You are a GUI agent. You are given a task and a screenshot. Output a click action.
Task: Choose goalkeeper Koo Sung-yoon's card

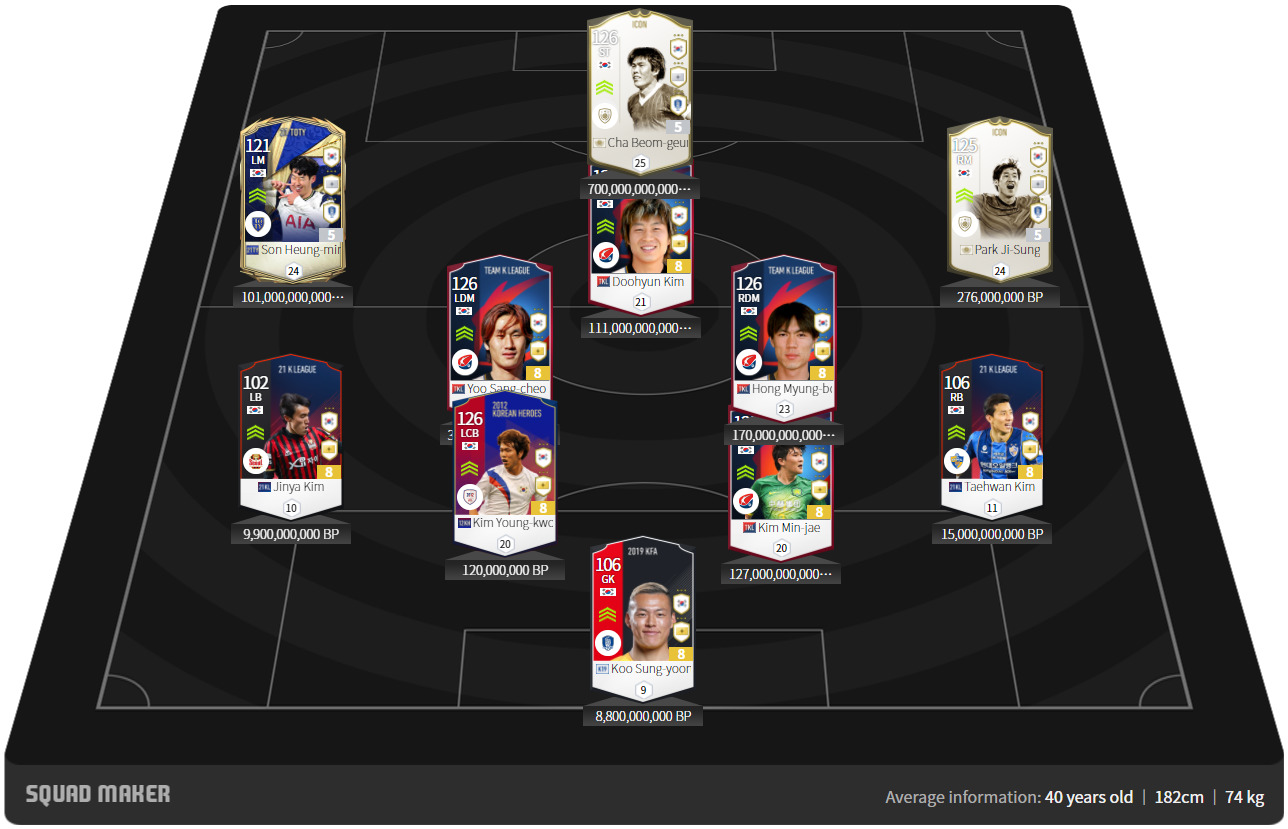(642, 615)
